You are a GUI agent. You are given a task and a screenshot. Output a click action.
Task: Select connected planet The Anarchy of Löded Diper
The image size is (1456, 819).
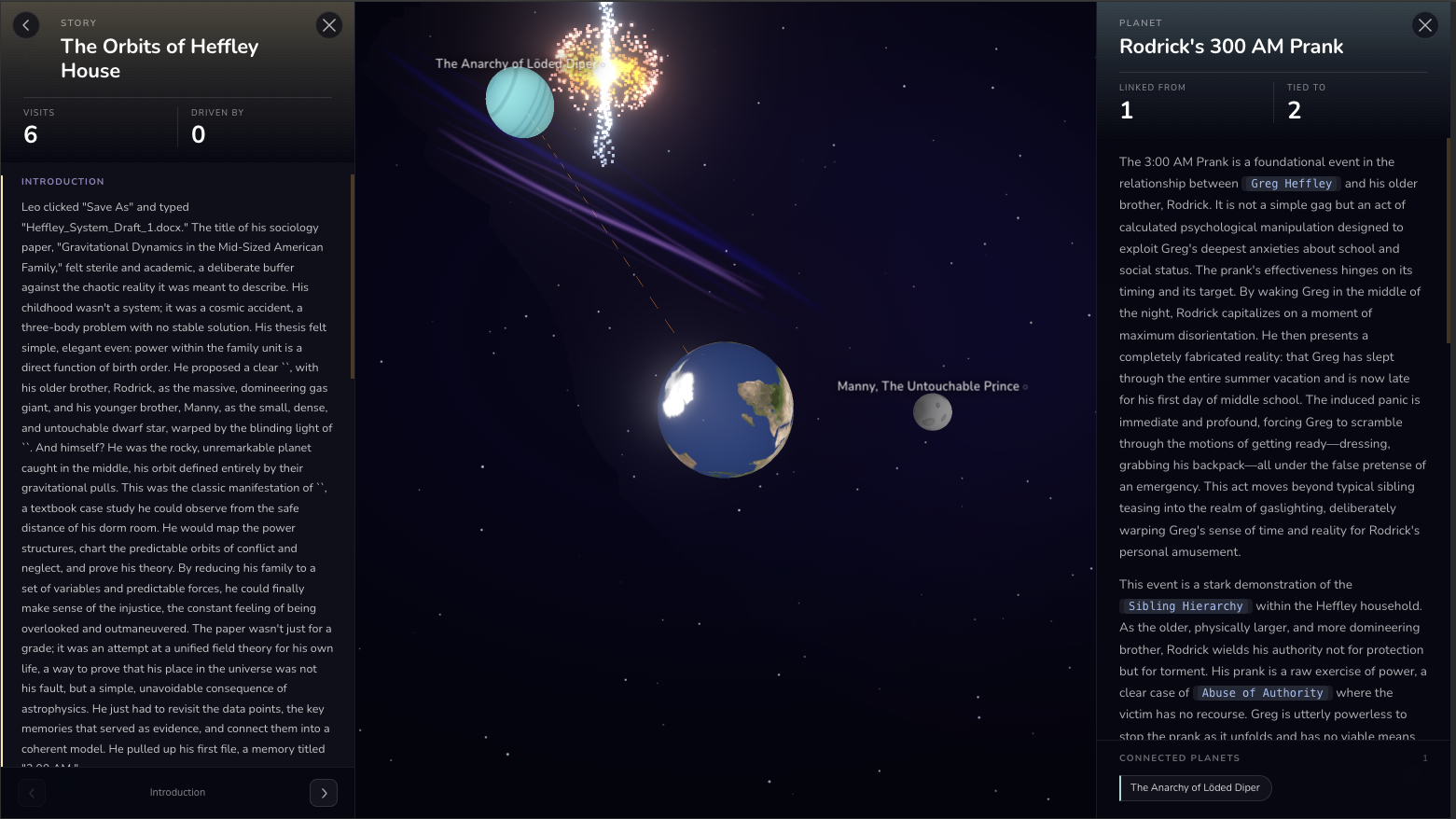pos(1195,788)
